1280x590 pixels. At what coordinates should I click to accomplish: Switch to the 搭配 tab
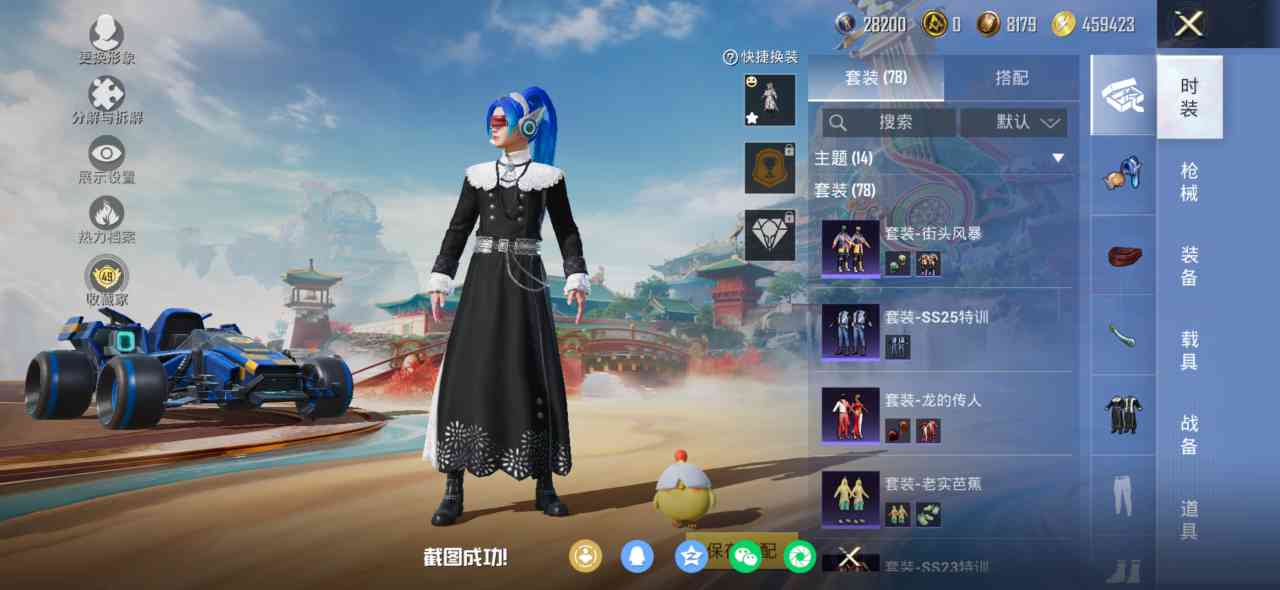tap(1011, 78)
